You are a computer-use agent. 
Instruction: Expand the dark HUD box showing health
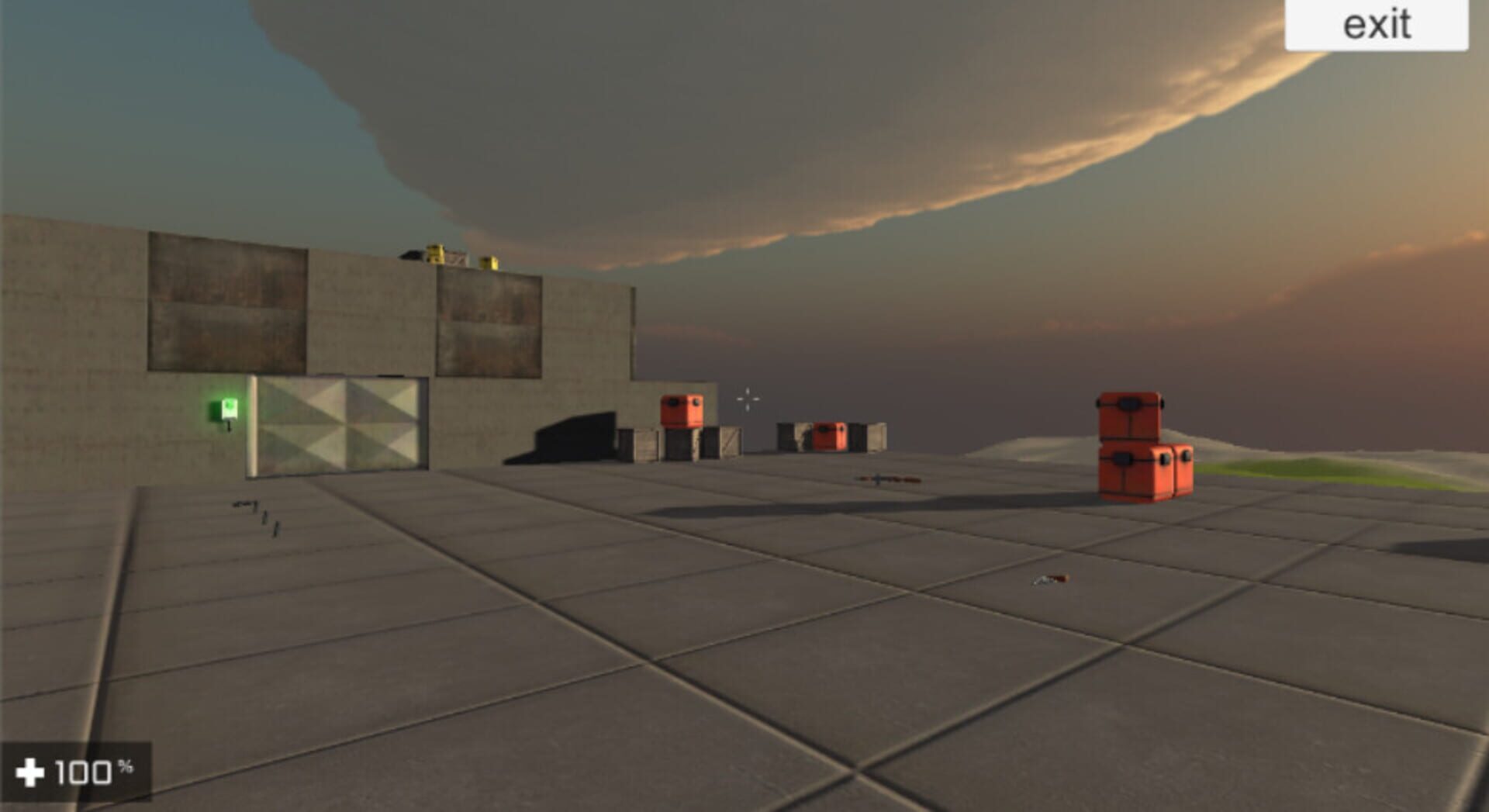78,770
